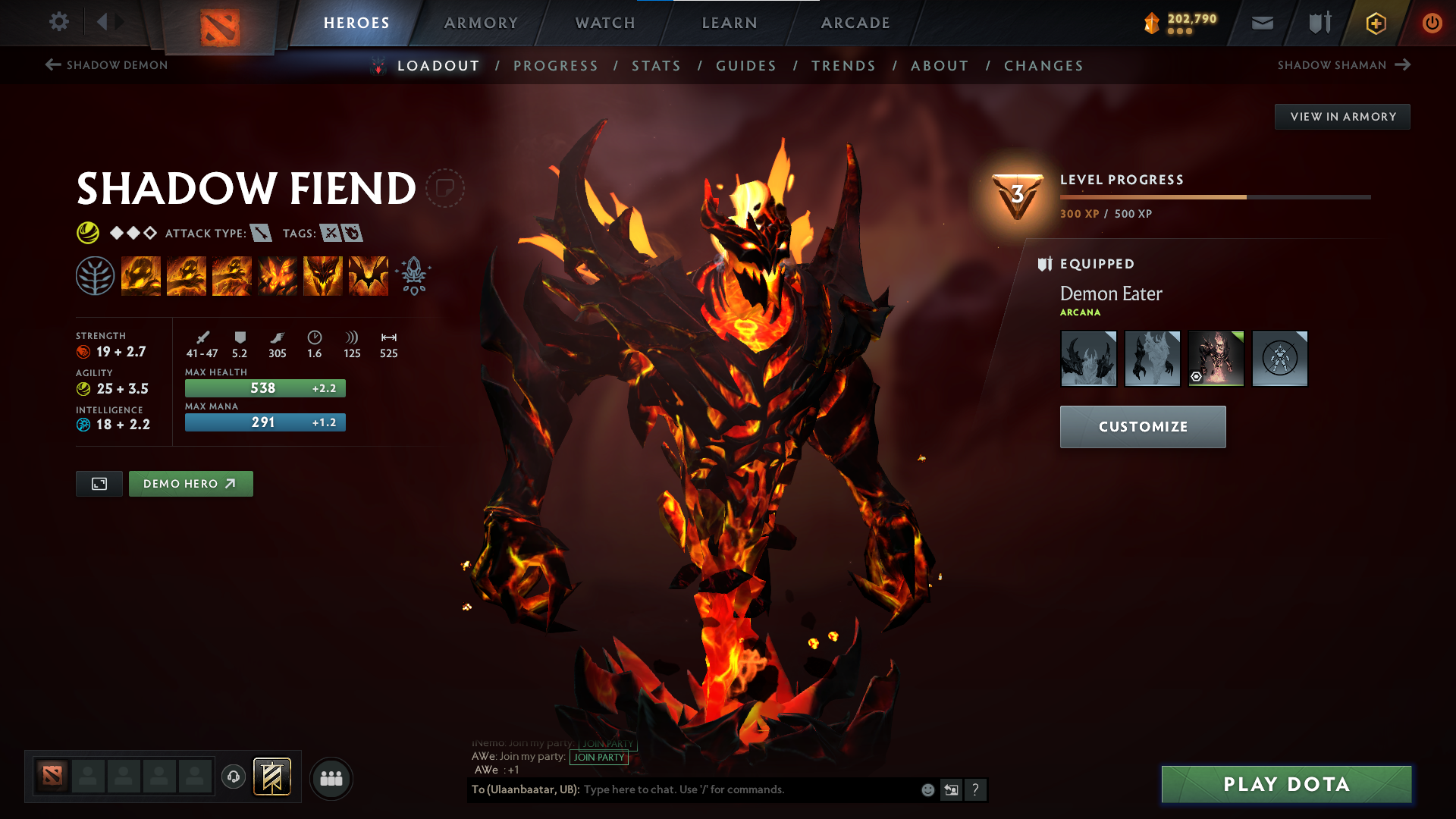1456x819 pixels.
Task: Toggle windowed hero preview mode
Action: (98, 483)
